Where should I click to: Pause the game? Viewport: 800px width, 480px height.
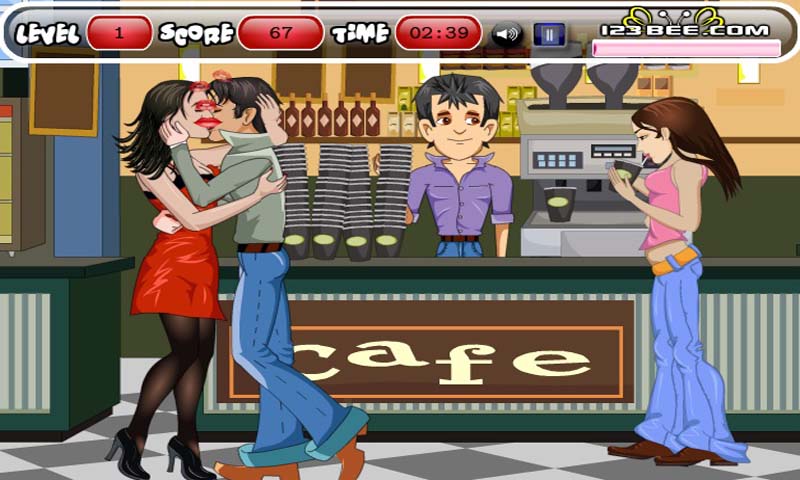pos(548,34)
